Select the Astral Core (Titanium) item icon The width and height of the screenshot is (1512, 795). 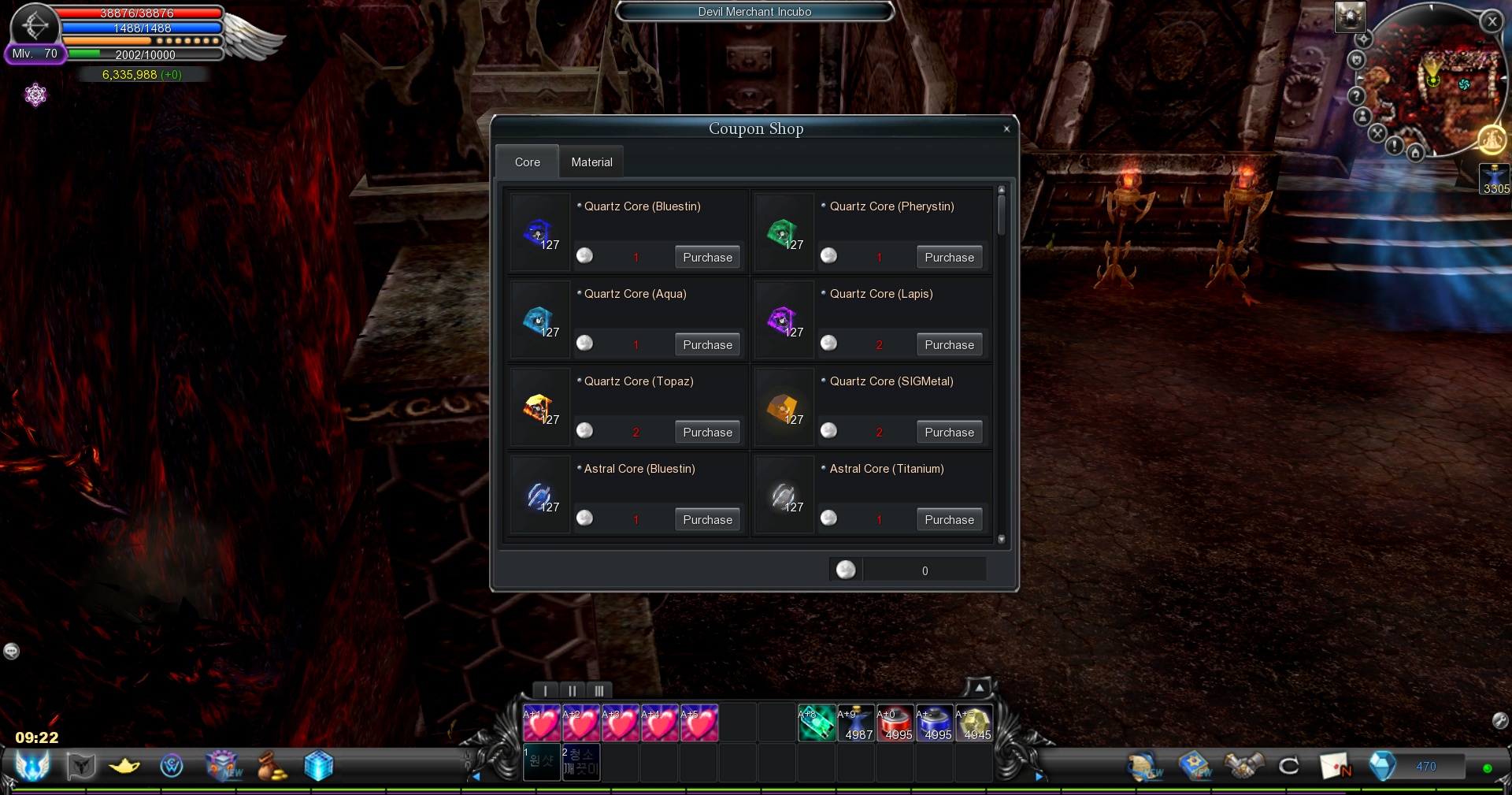pos(784,496)
